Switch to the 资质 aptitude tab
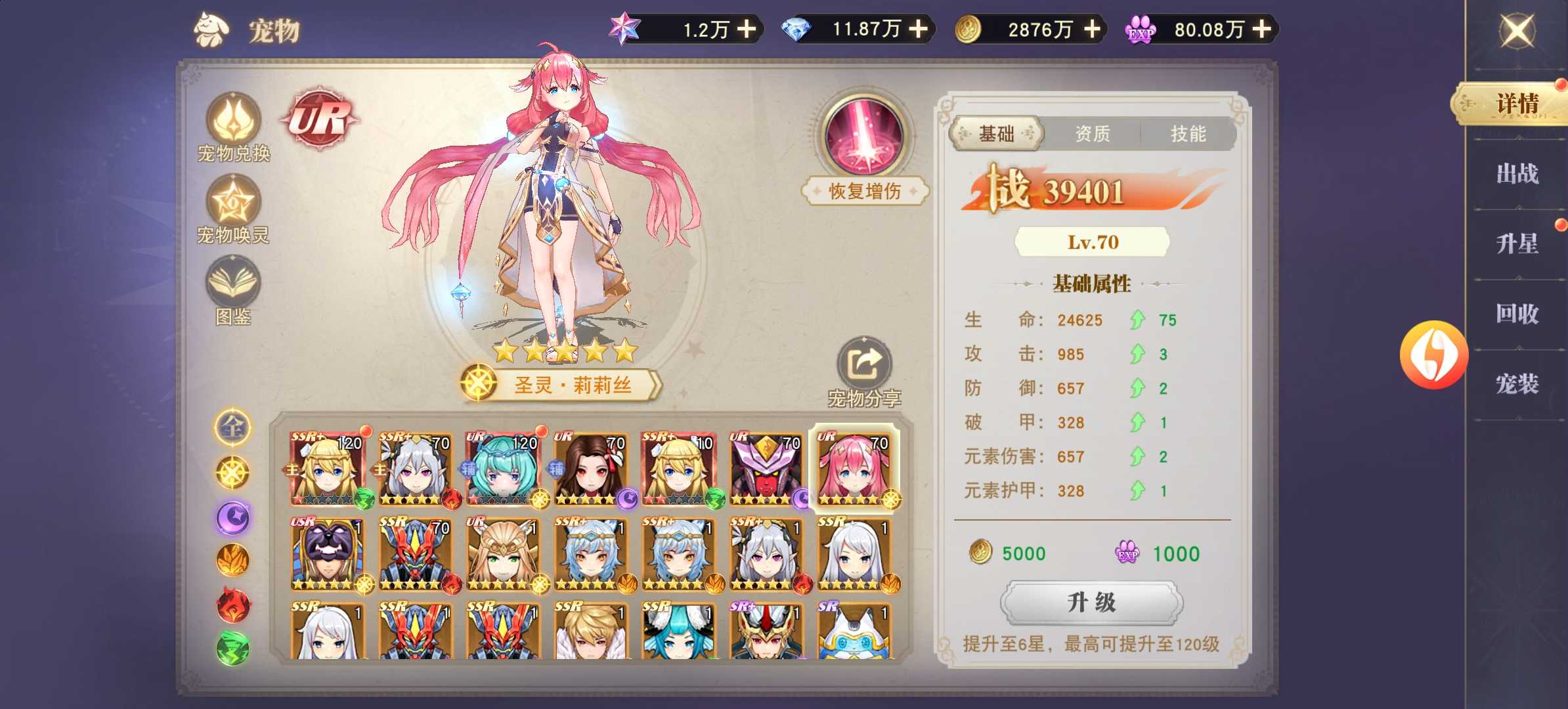This screenshot has height=709, width=1568. click(x=1092, y=134)
